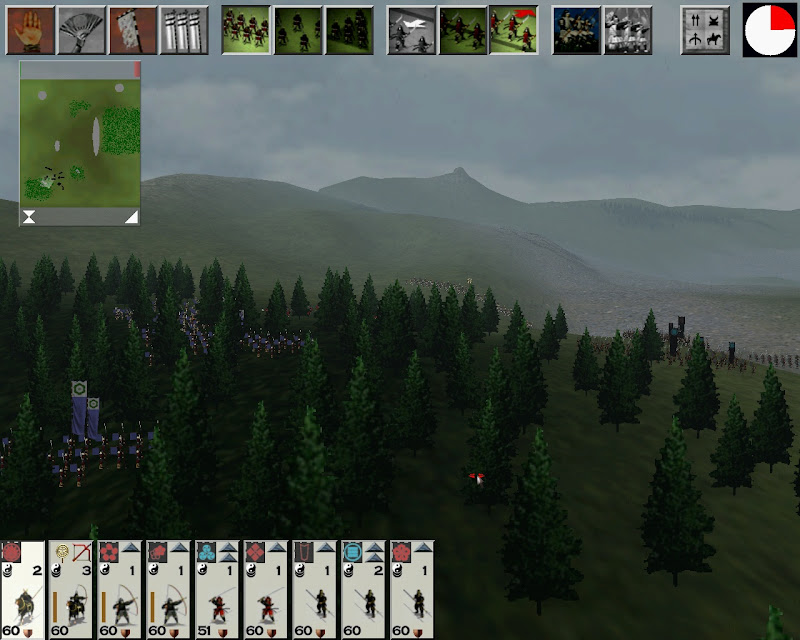The height and width of the screenshot is (640, 800).
Task: Click the red banner command button
Action: pos(133,30)
